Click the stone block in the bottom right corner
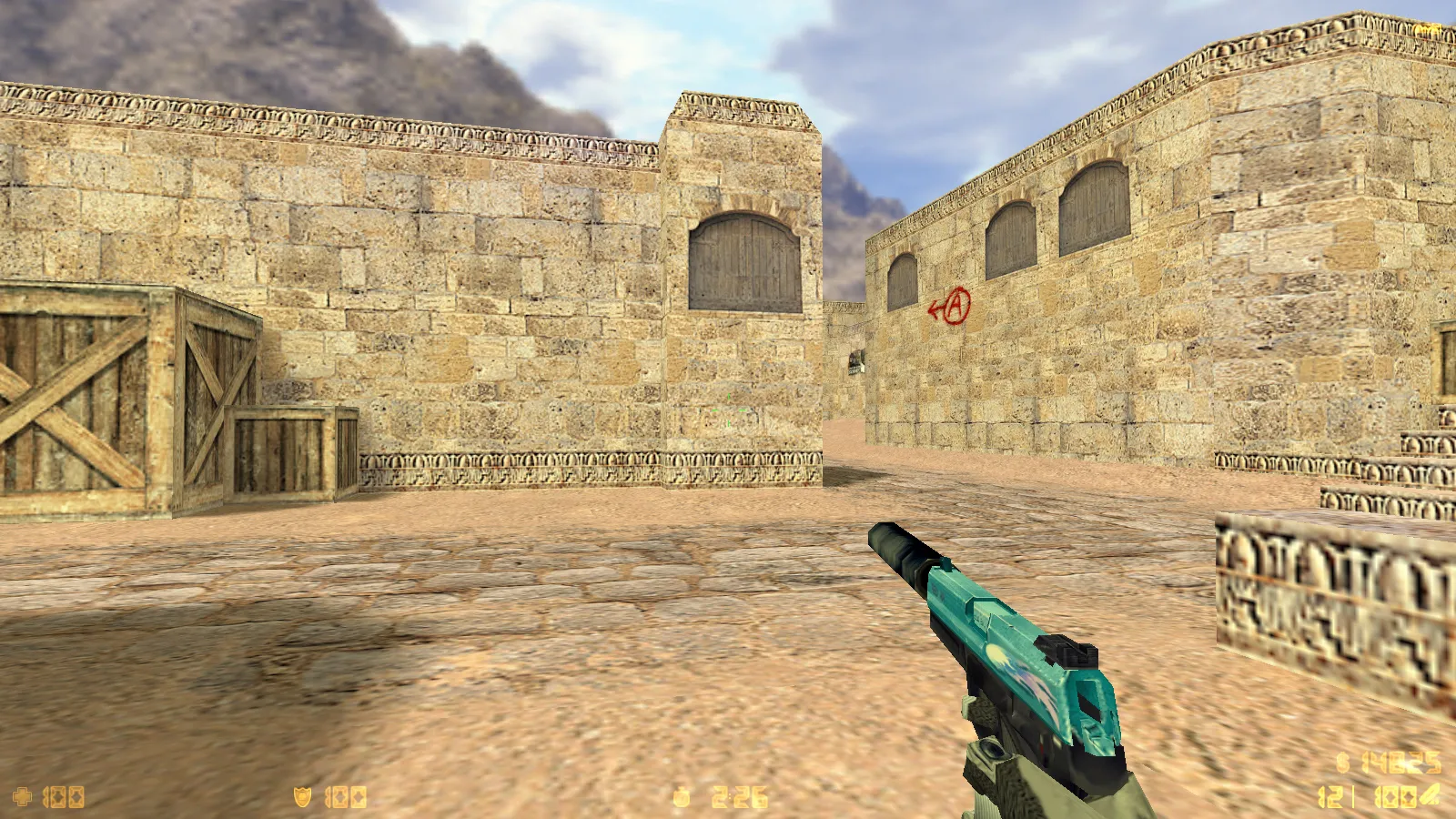1456x819 pixels. coord(1338,591)
